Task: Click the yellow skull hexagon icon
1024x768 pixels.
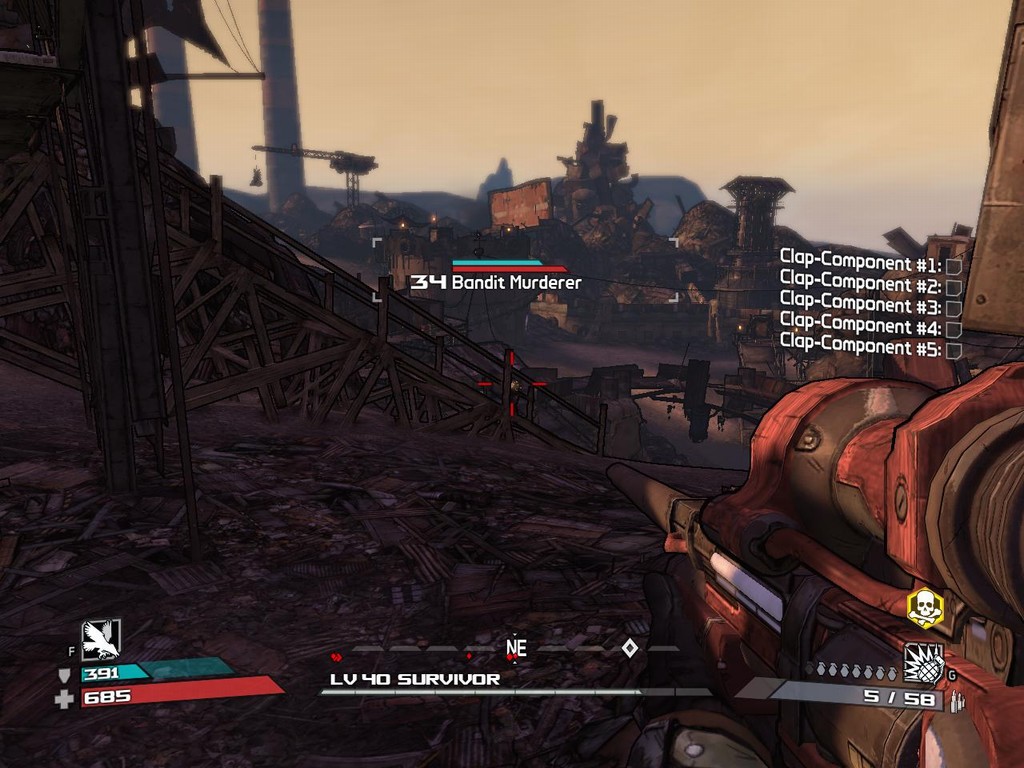Action: tap(925, 608)
